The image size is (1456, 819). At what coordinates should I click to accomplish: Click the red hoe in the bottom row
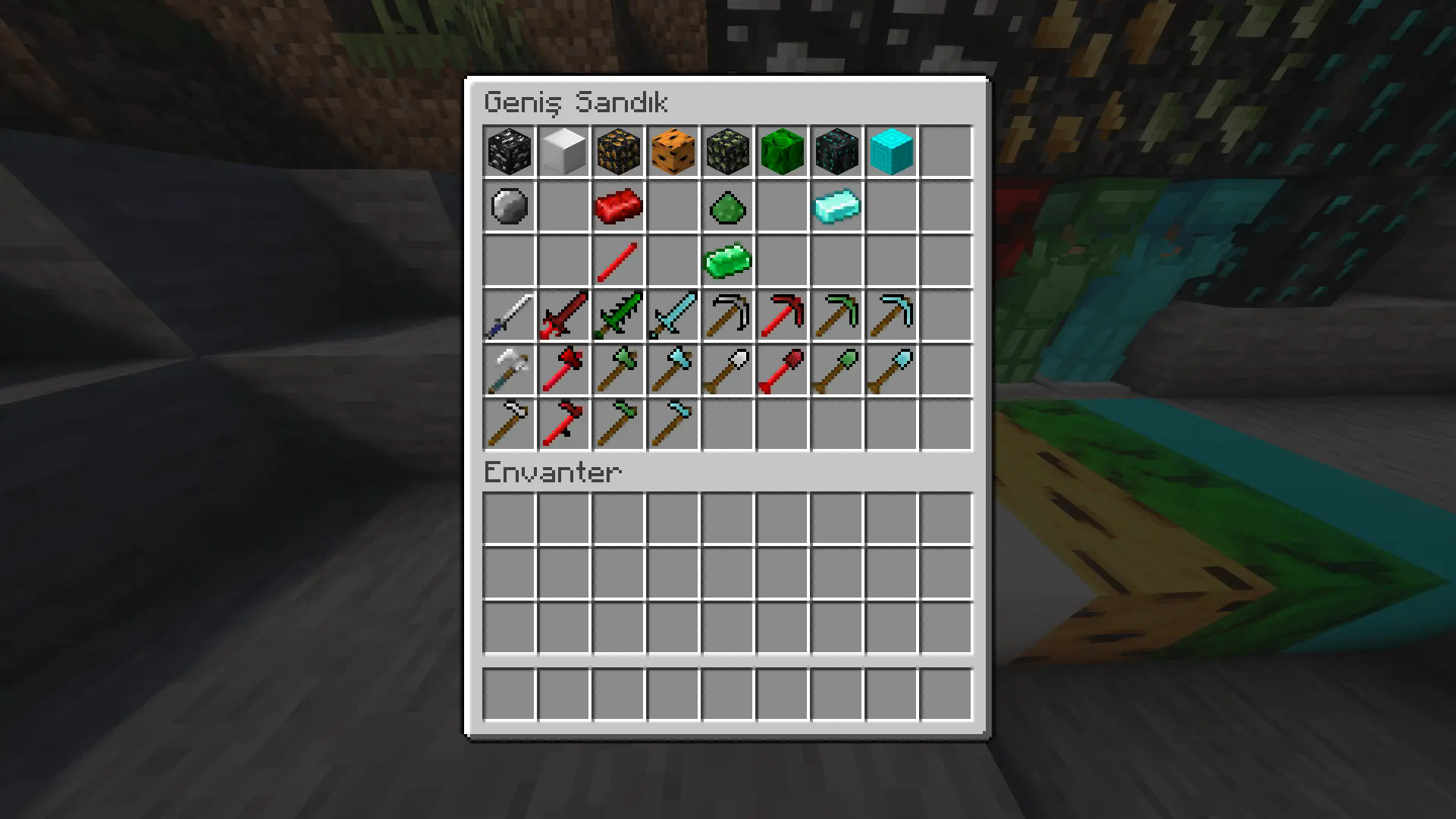564,425
